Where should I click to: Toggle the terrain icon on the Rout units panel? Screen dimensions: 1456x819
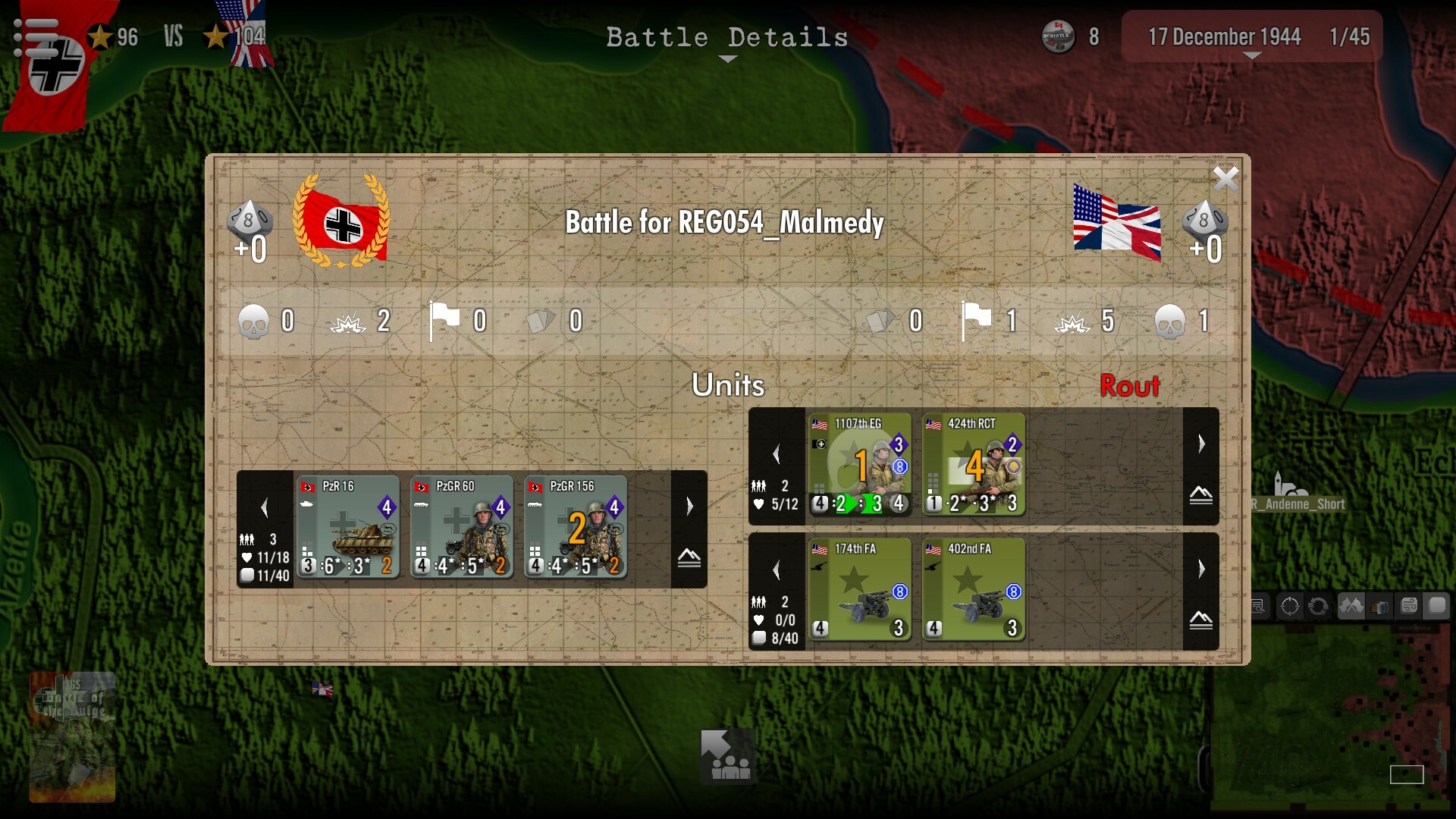pos(1200,495)
